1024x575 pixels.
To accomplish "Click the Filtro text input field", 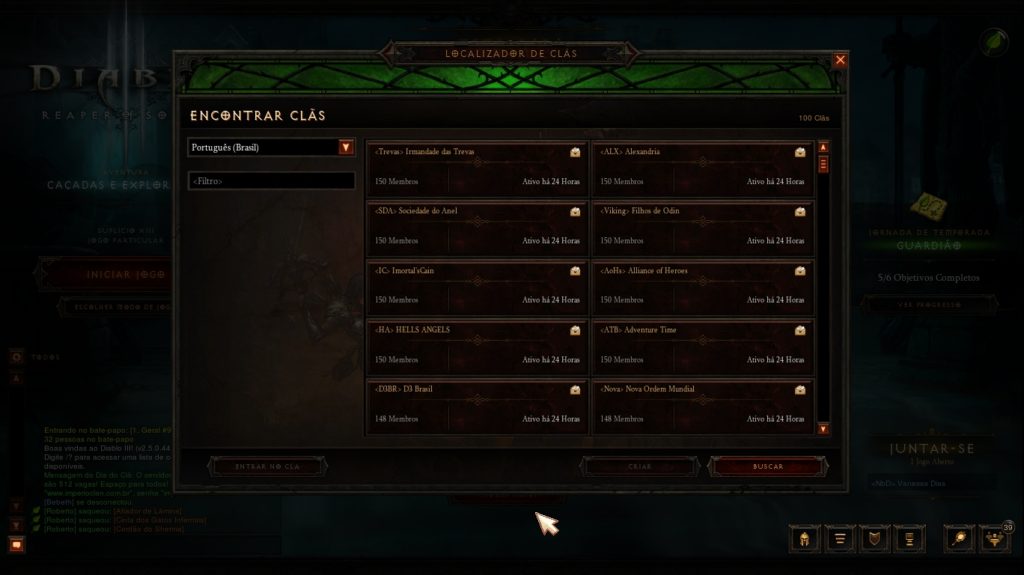I will tap(271, 181).
